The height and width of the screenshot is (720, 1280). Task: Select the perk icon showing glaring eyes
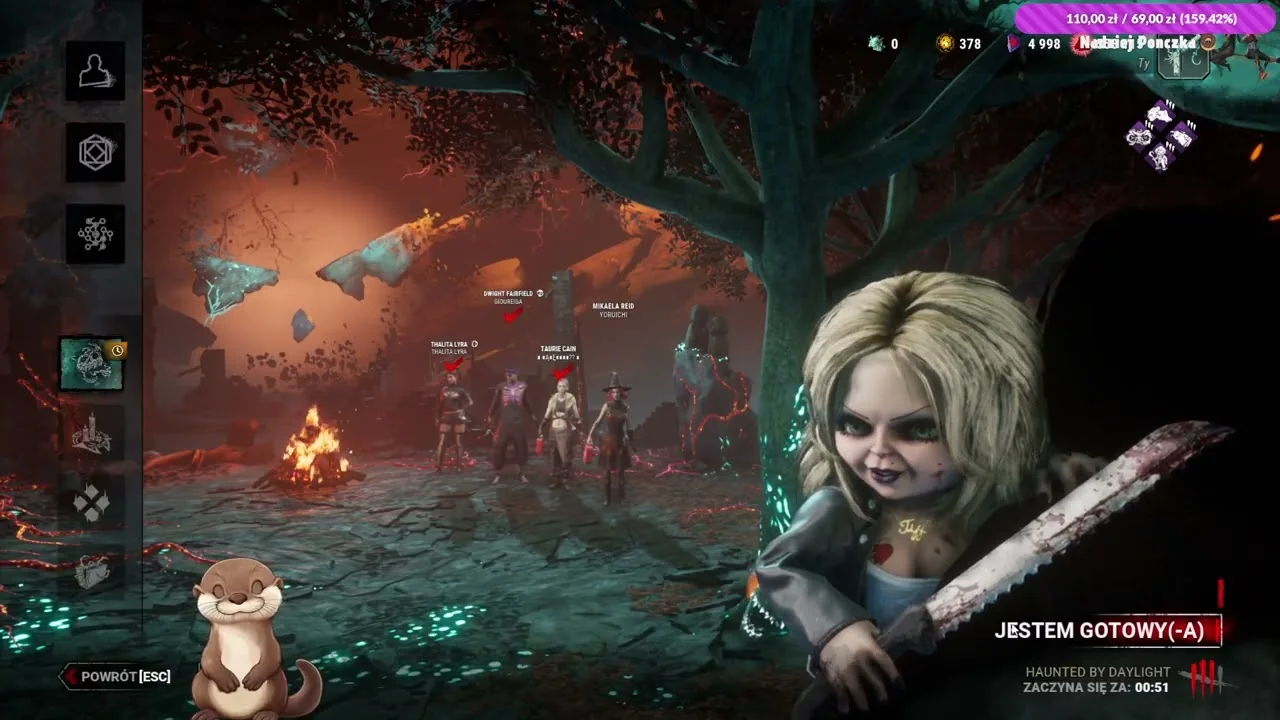[x=1140, y=136]
